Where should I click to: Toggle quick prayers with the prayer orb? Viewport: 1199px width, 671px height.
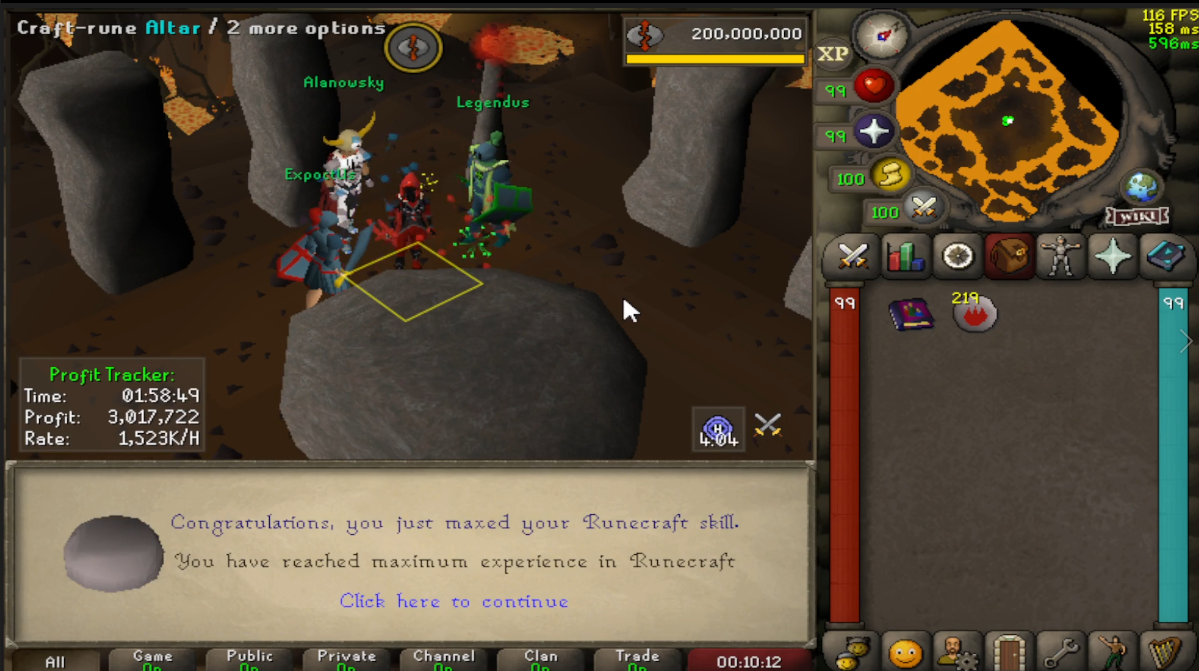pos(873,132)
